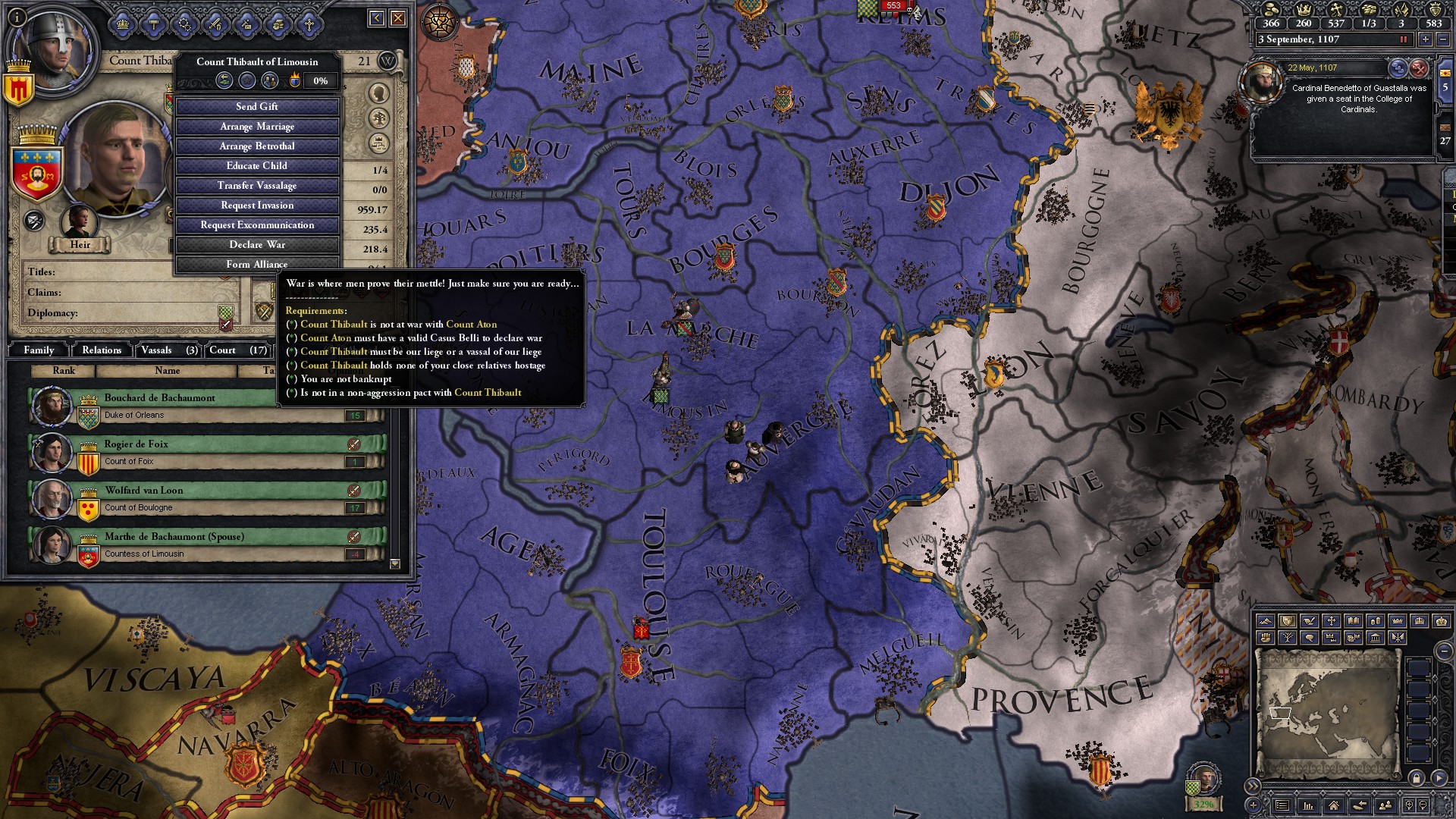This screenshot has height=819, width=1456.
Task: Click the military sword quick-access icon
Action: (215, 25)
